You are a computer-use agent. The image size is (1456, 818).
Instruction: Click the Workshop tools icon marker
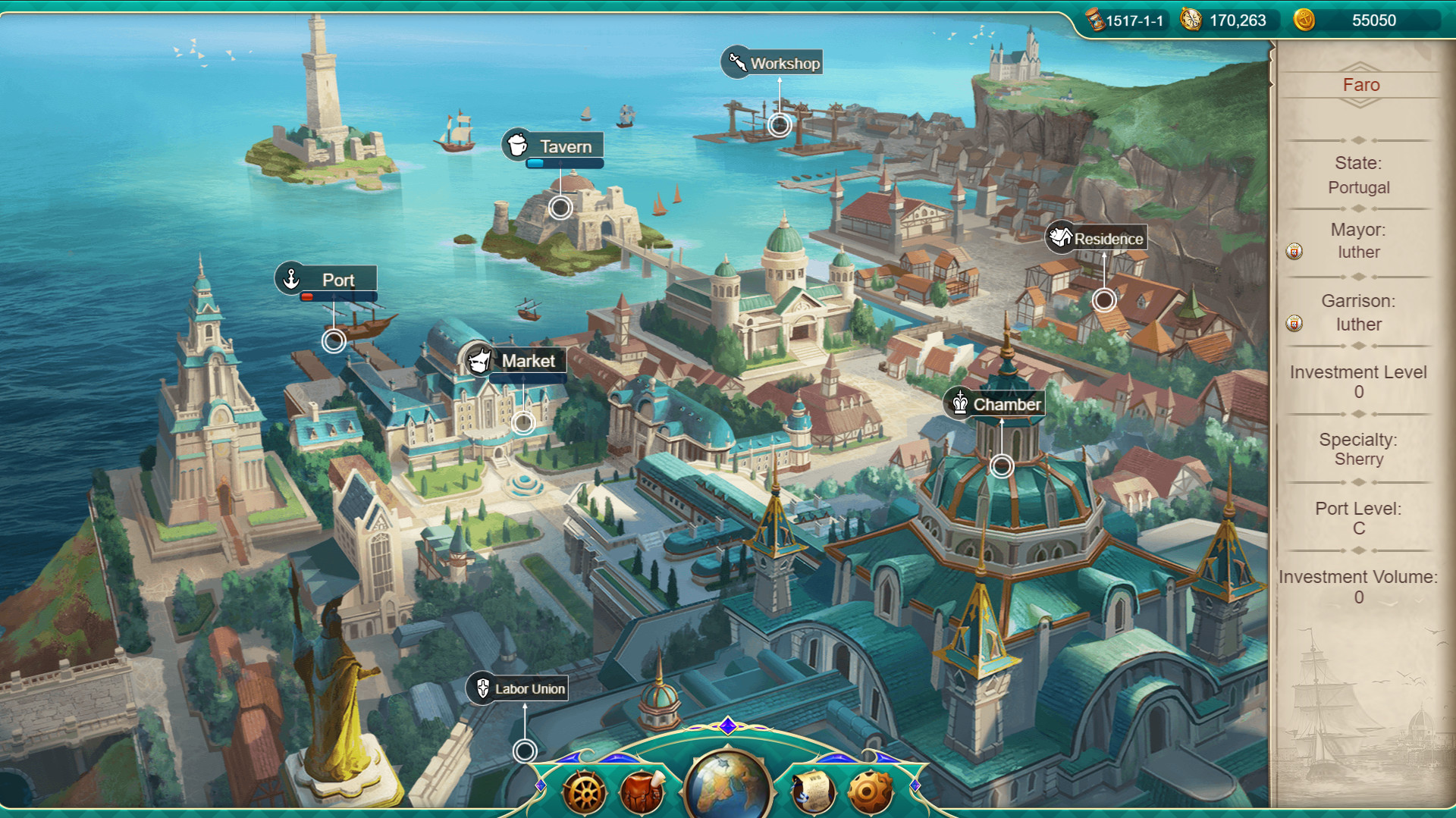[x=736, y=63]
